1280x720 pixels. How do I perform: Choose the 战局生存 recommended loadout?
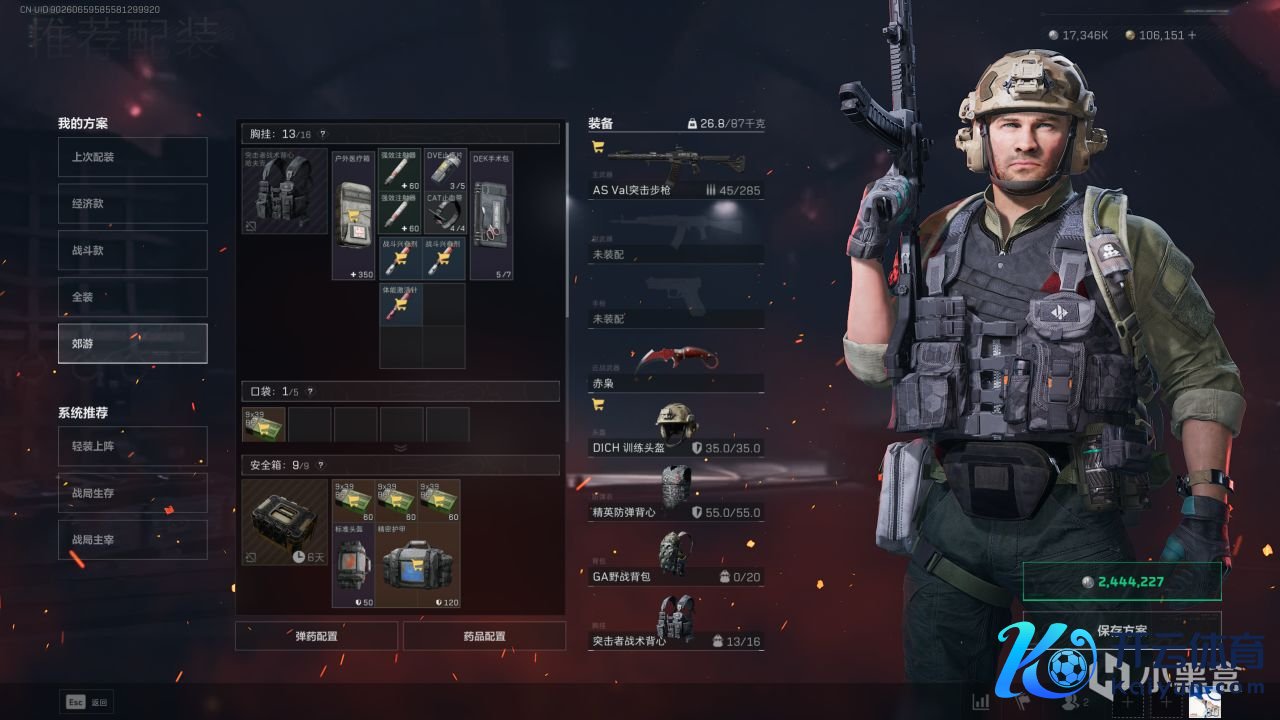[x=132, y=493]
